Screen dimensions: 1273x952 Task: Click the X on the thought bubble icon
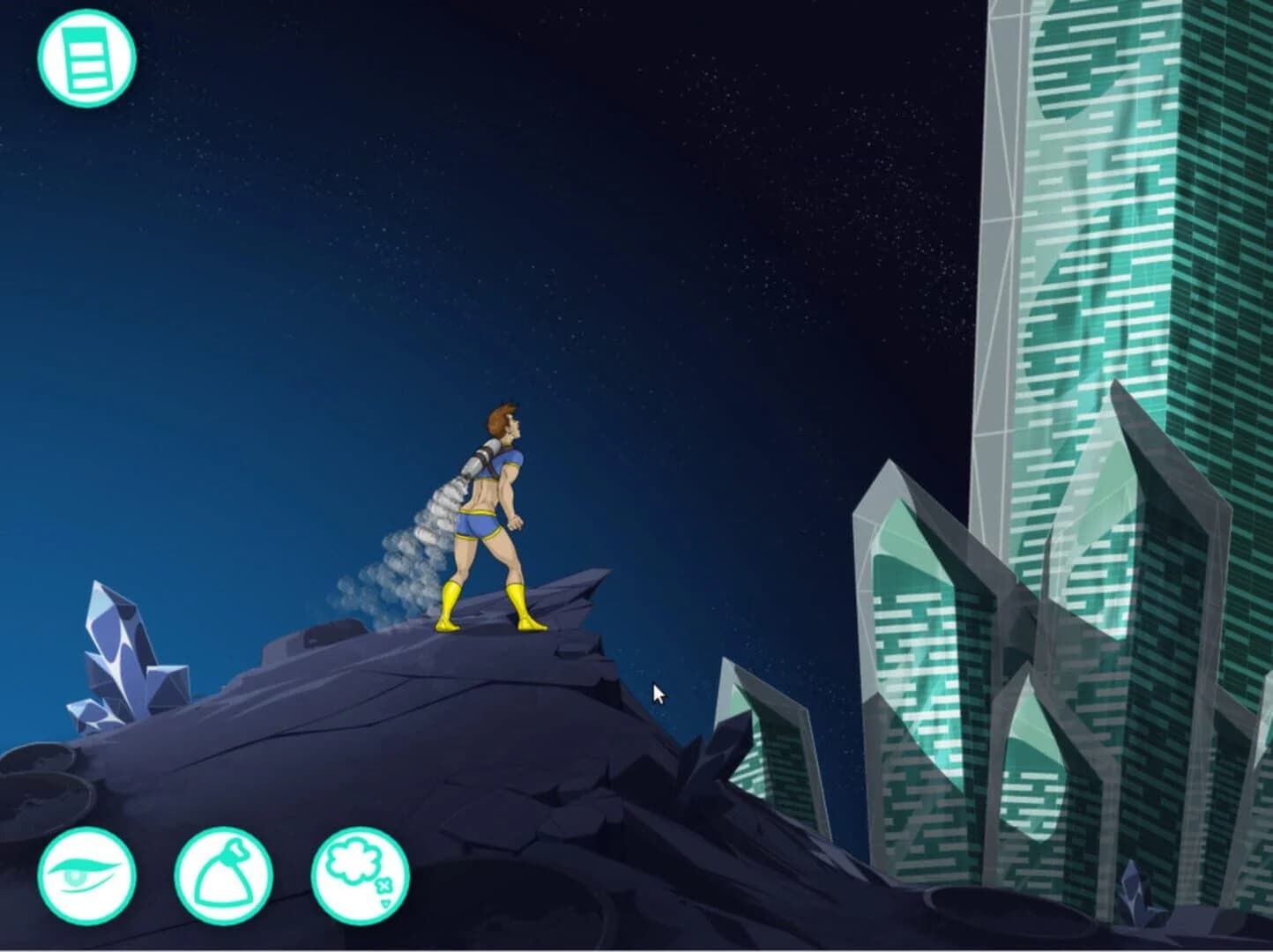384,887
